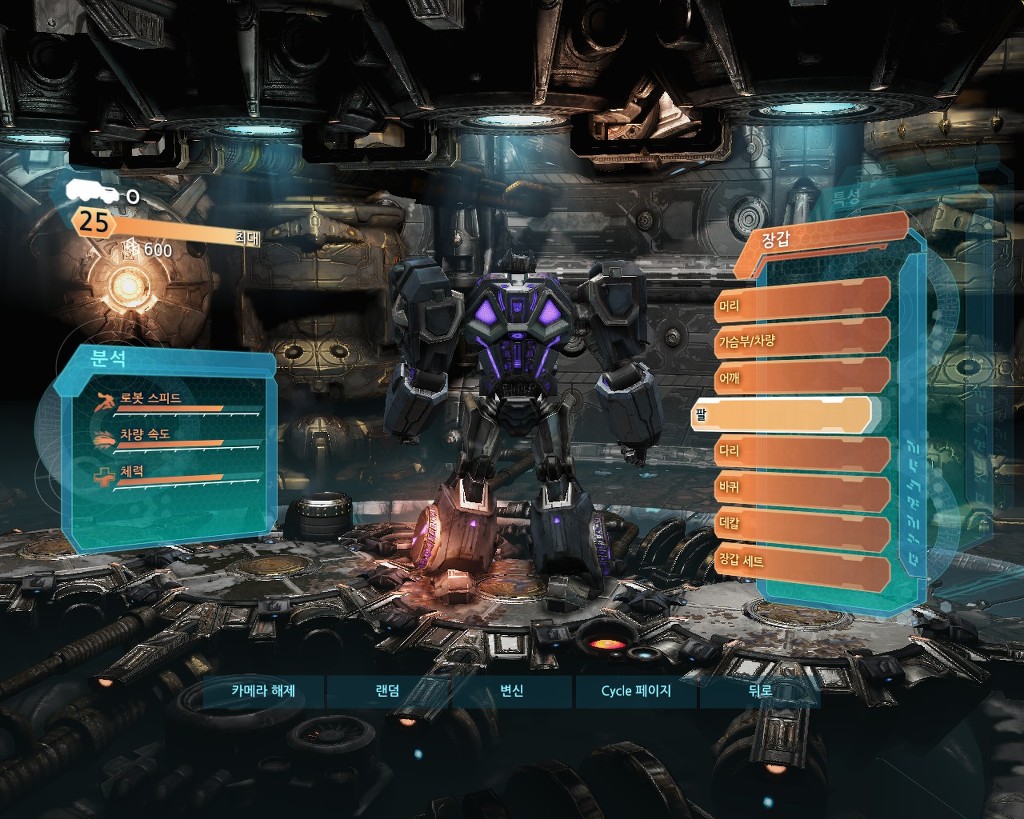This screenshot has width=1024, height=819.
Task: Choose the 어깨 armor entry
Action: (802, 378)
